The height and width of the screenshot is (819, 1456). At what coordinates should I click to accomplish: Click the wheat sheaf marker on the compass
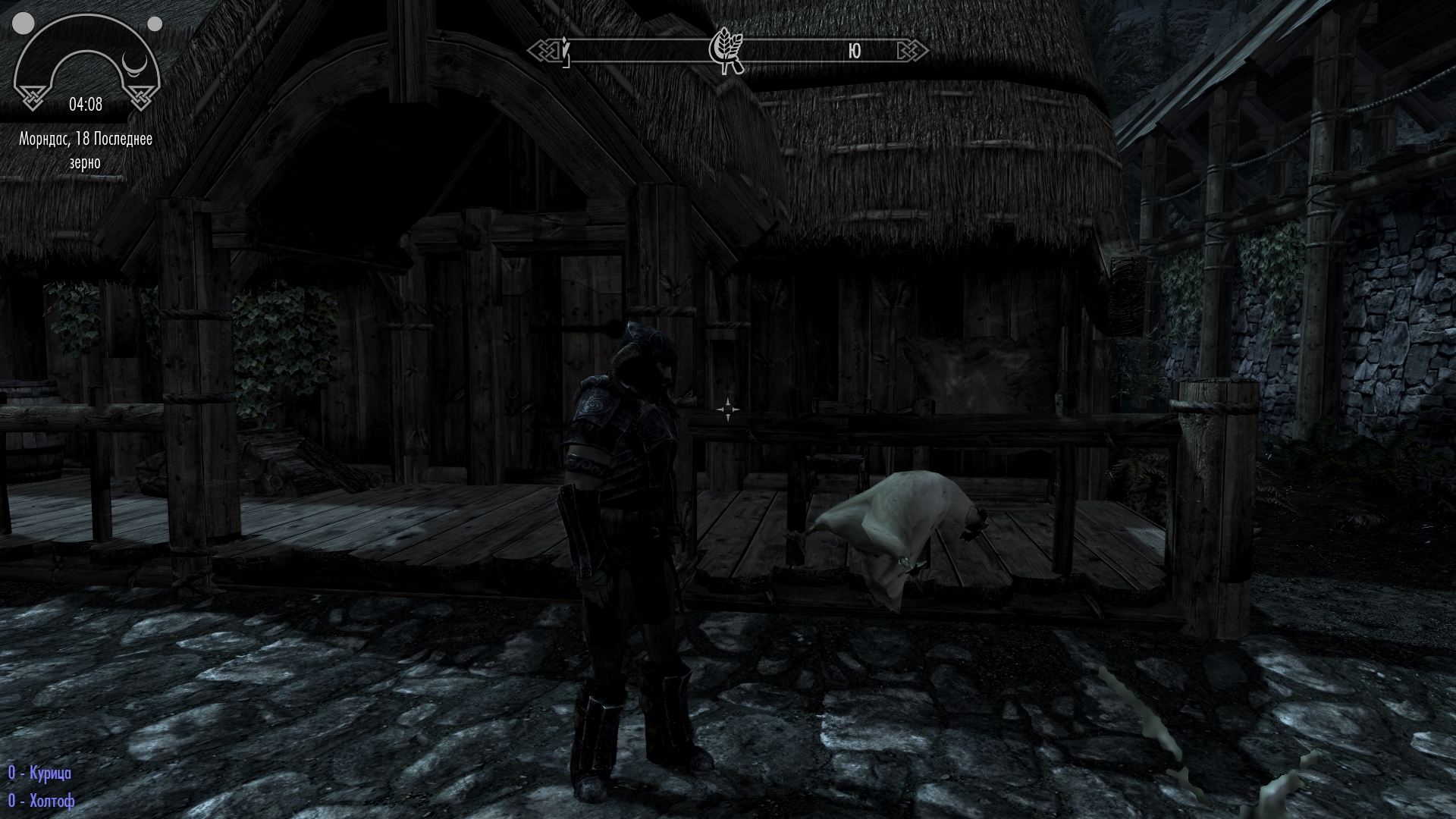[726, 51]
